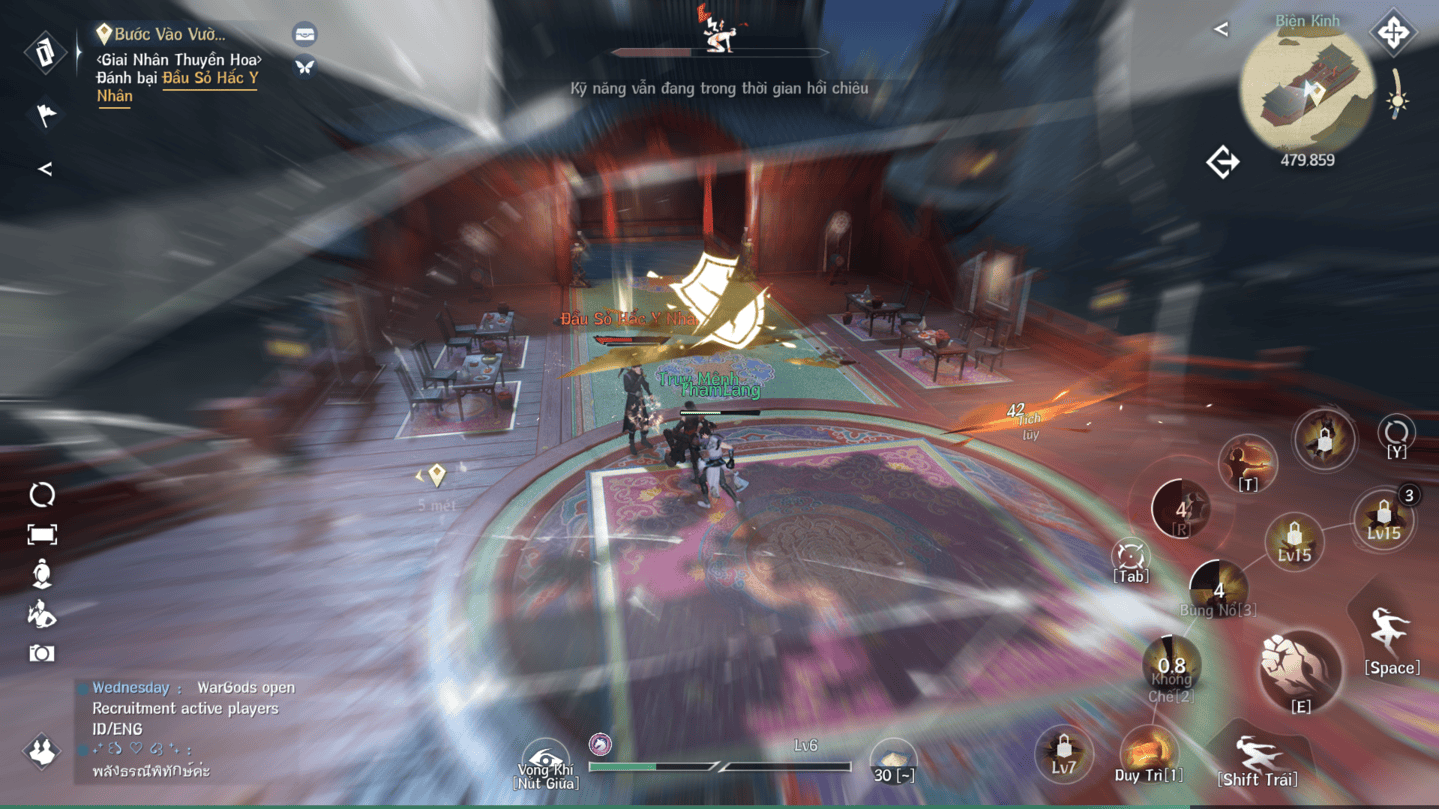Image resolution: width=1439 pixels, height=809 pixels.
Task: Activate the Bùng Nổ skill
Action: click(1217, 588)
